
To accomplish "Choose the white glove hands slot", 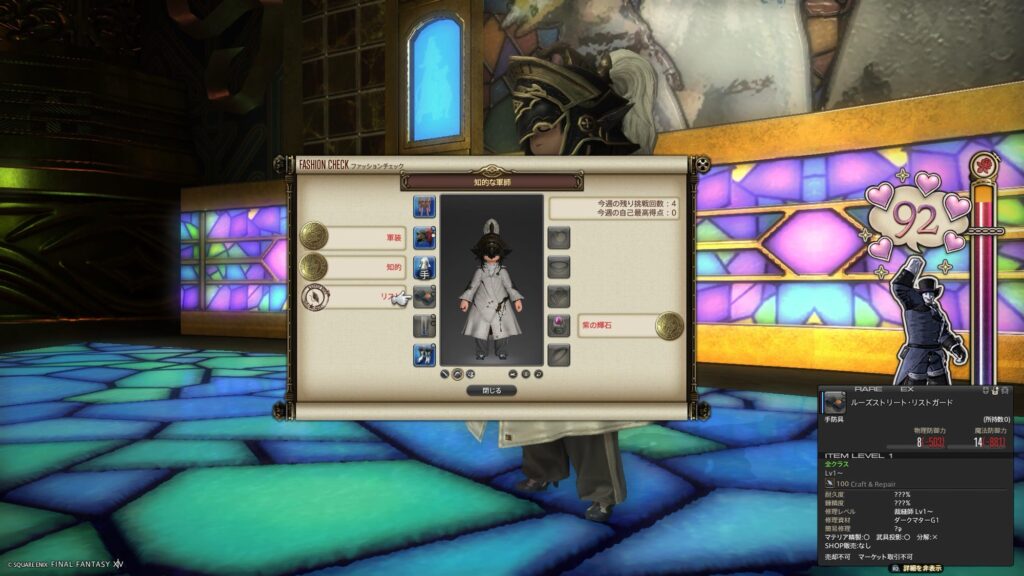I will [424, 267].
